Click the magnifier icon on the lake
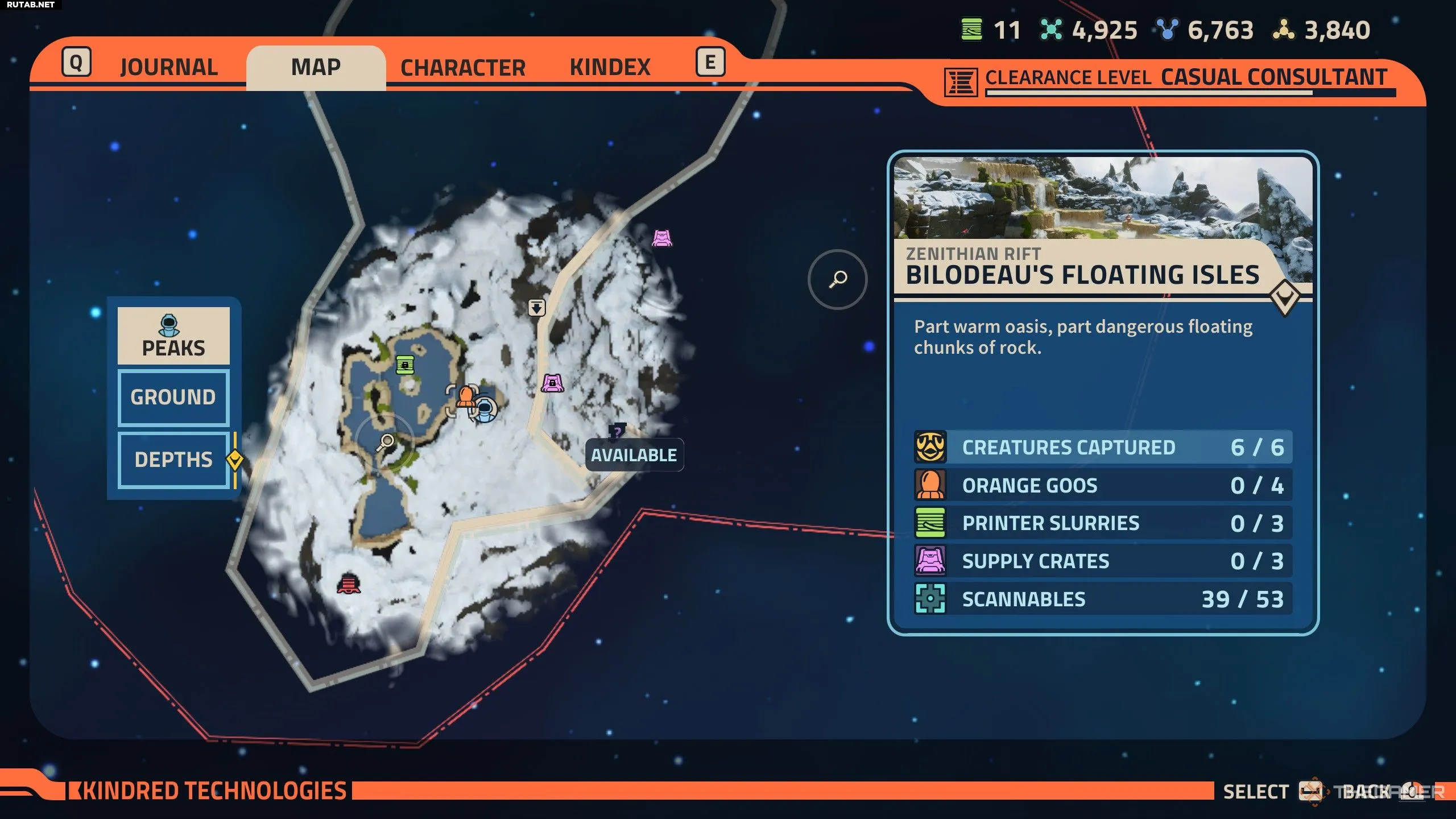 pyautogui.click(x=387, y=442)
